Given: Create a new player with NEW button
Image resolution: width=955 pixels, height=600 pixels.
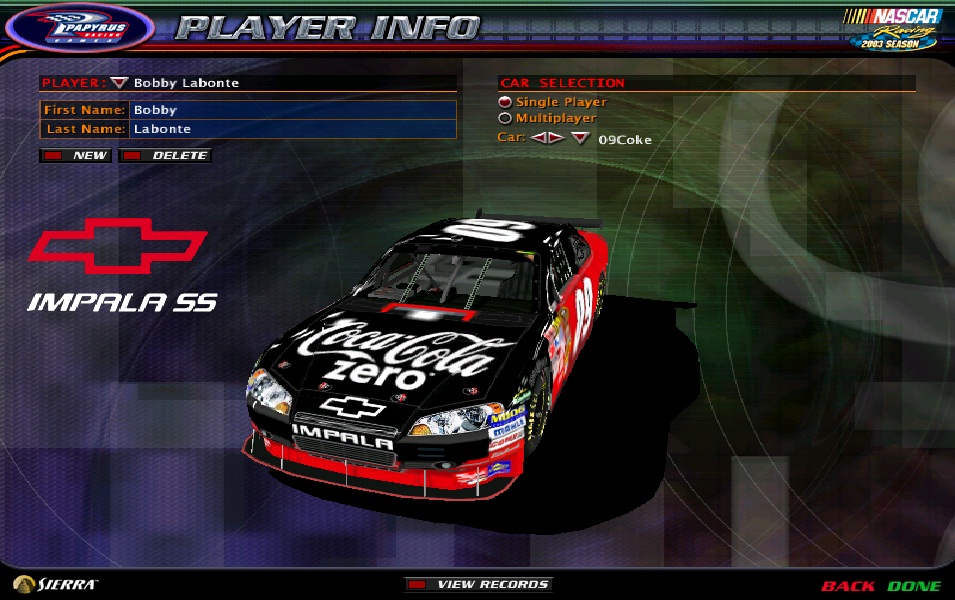Looking at the screenshot, I should (x=77, y=156).
